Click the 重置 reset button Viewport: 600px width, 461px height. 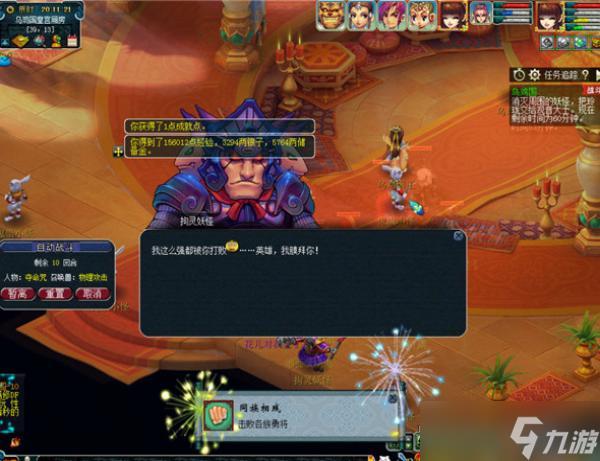pos(56,294)
